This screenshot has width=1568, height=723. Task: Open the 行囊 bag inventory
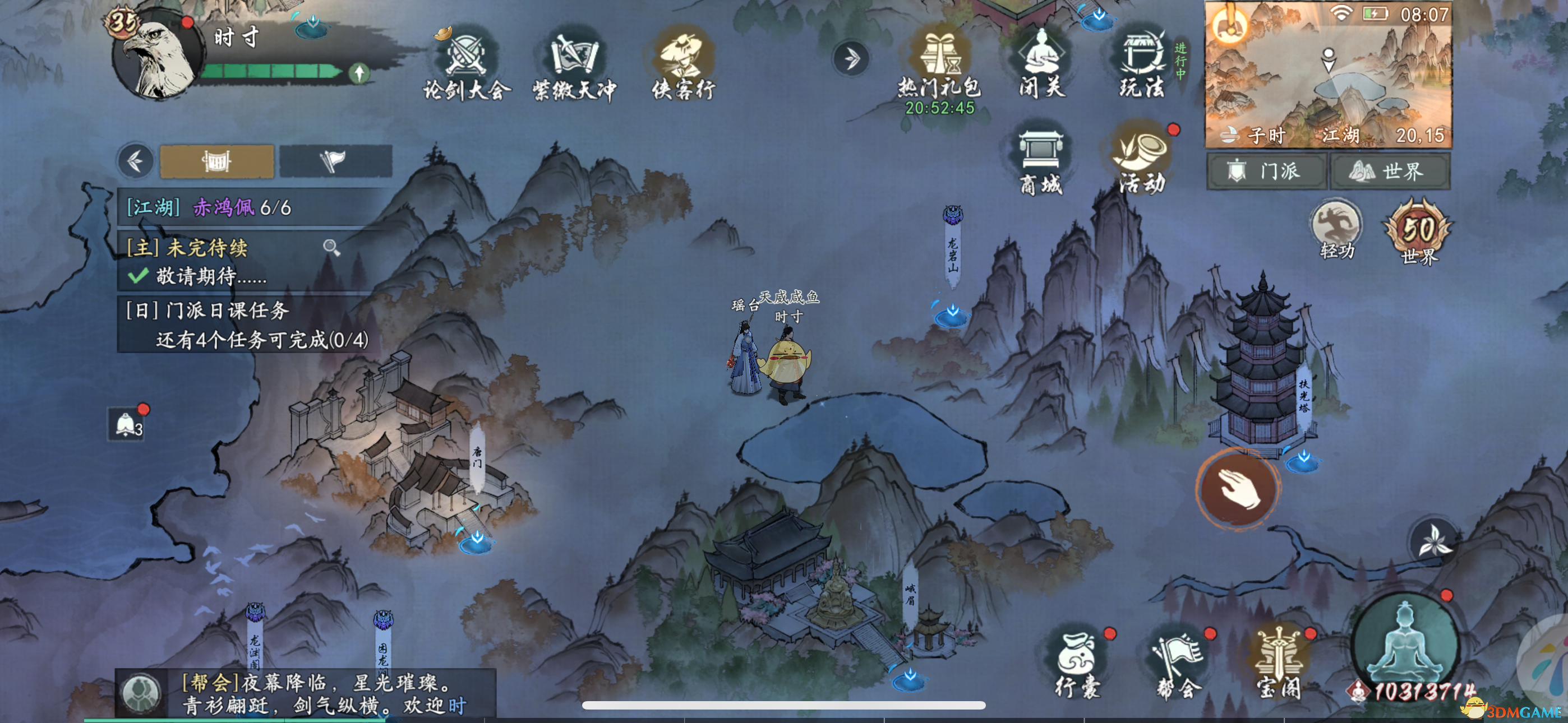click(x=1077, y=665)
